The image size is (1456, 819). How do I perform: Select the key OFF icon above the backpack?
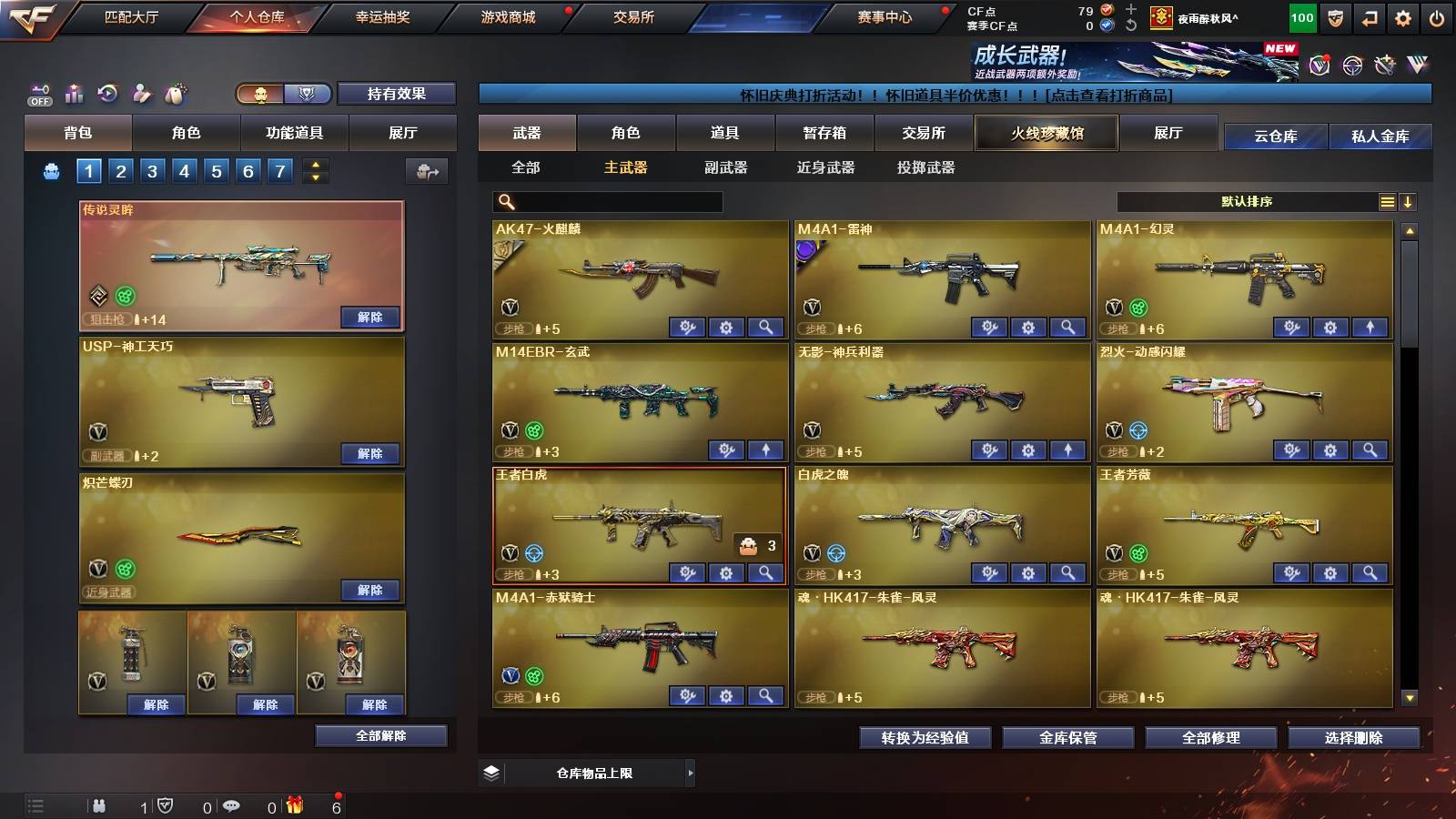click(x=40, y=91)
